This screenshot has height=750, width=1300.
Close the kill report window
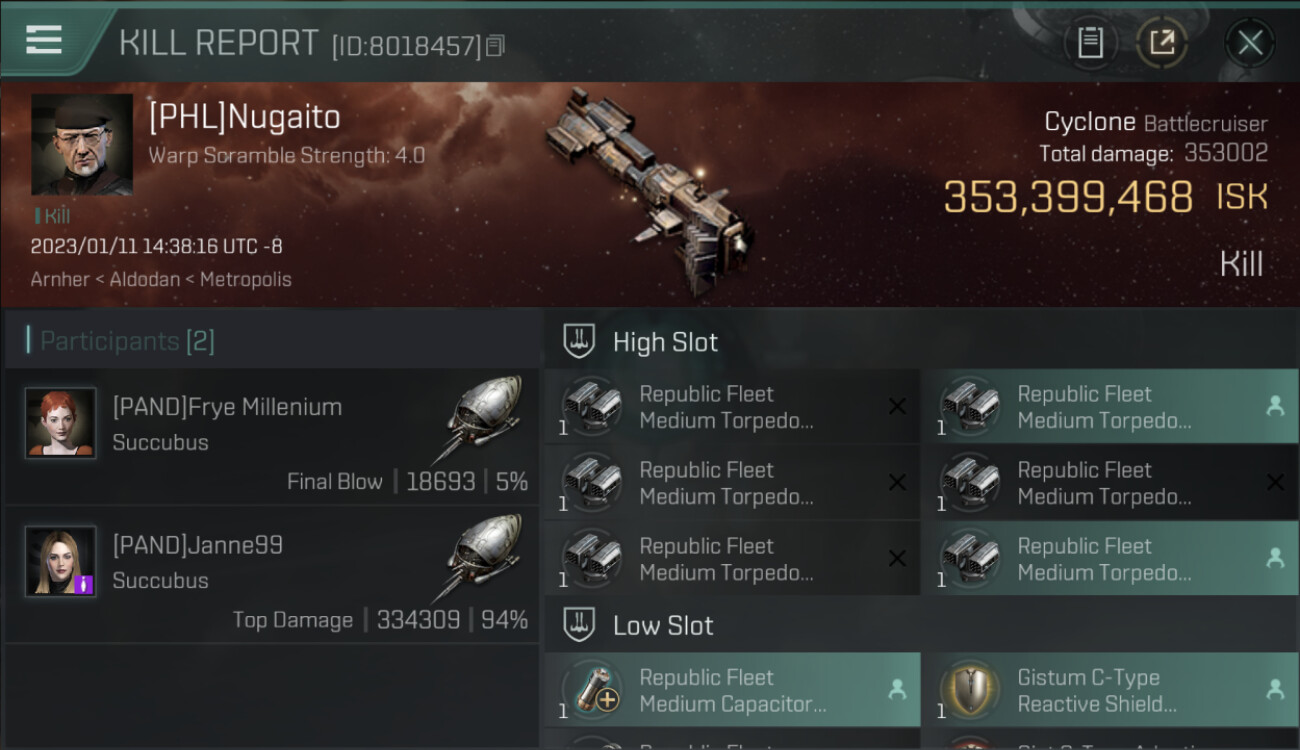[1250, 43]
